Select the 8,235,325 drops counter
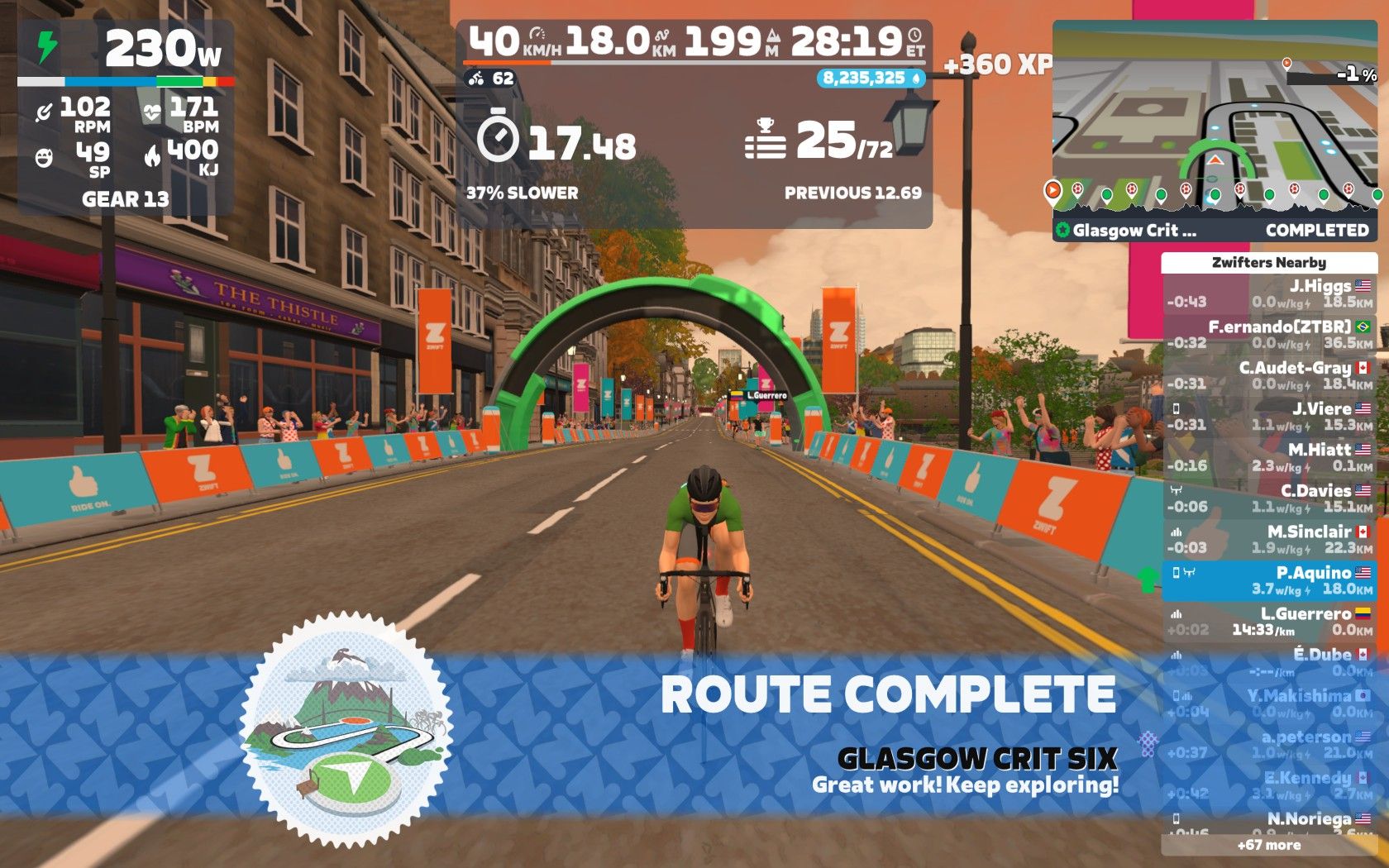Viewport: 1389px width, 868px height. tap(871, 78)
